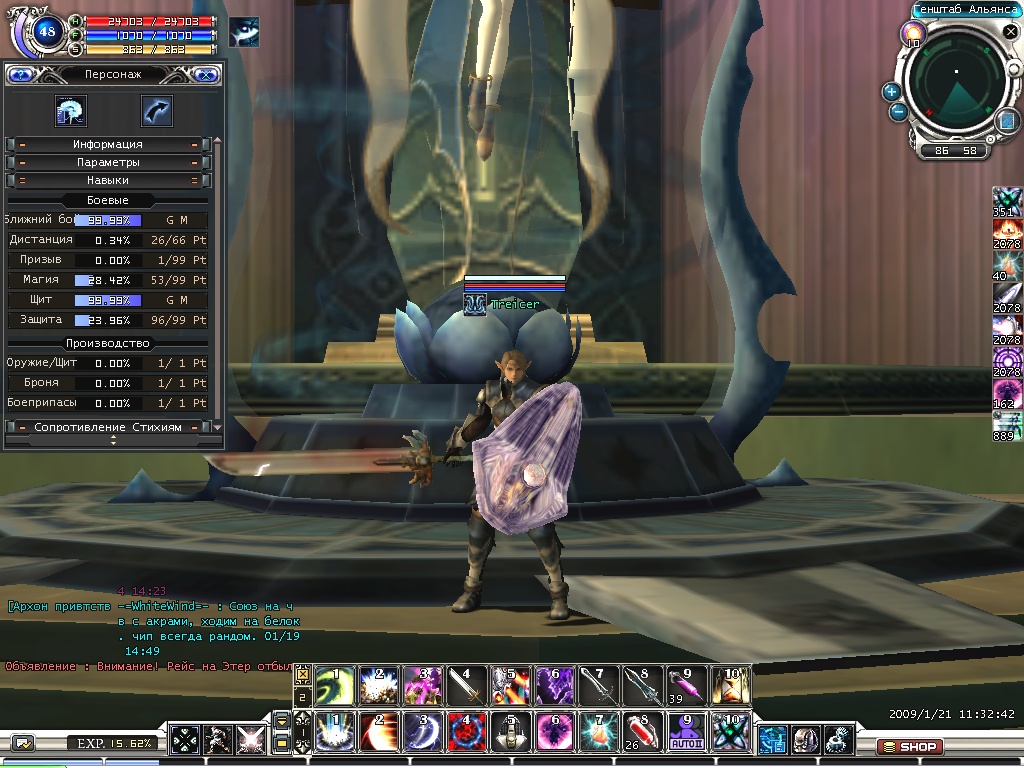The width and height of the screenshot is (1024, 768).
Task: Select the curved arrow icon in character panel
Action: pyautogui.click(x=156, y=110)
